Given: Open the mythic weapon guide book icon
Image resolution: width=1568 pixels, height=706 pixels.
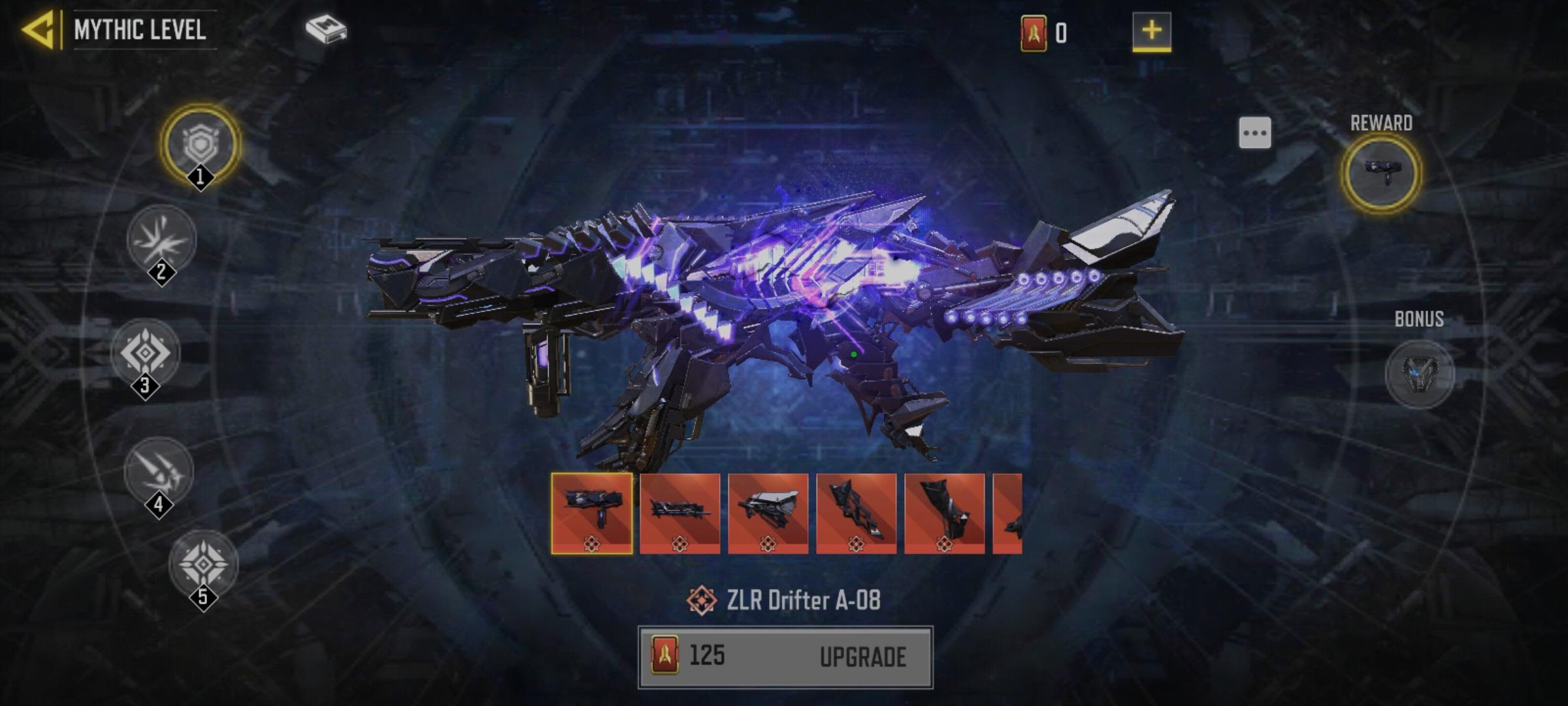Looking at the screenshot, I should click(325, 29).
